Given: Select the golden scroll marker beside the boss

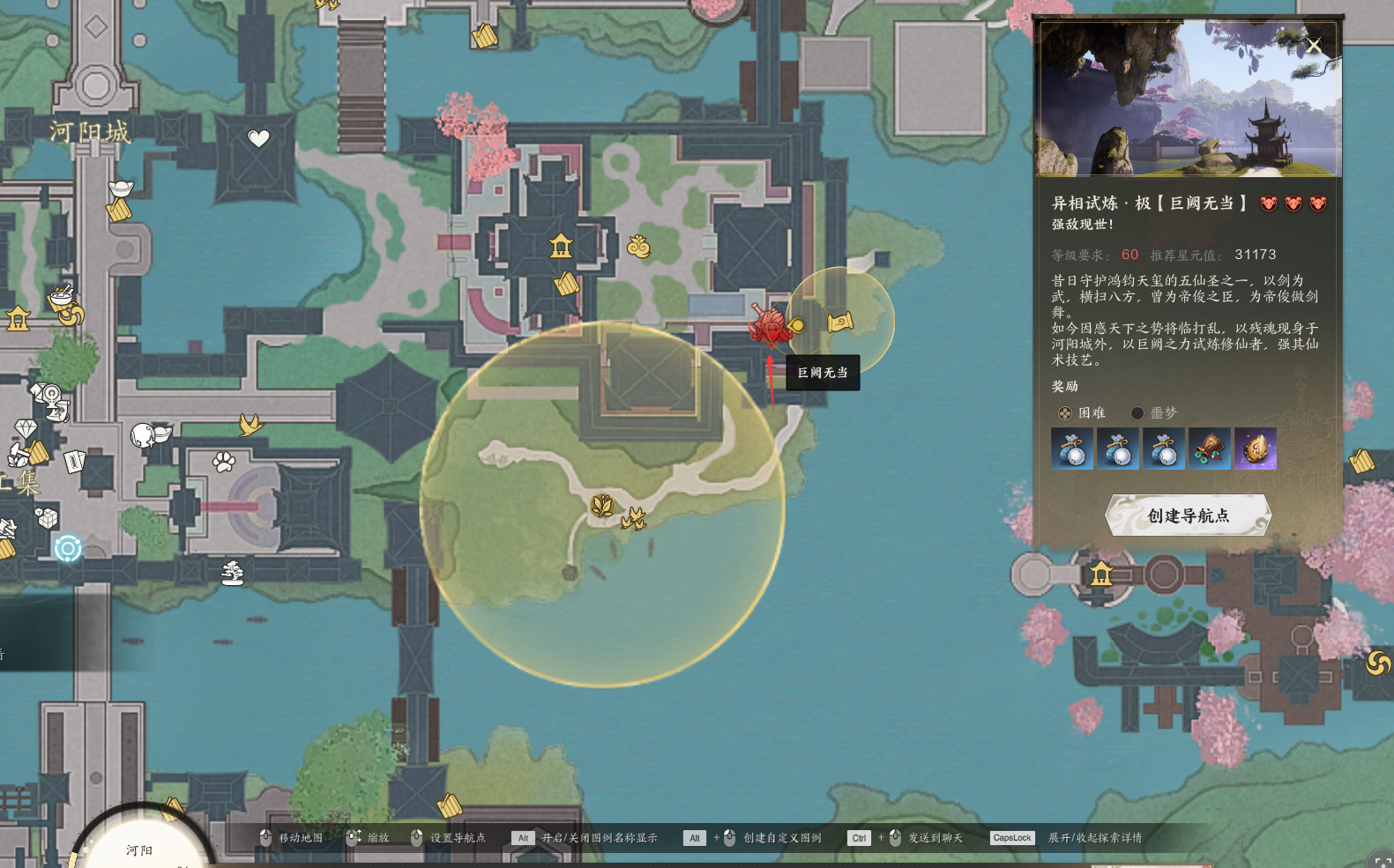Looking at the screenshot, I should (840, 322).
